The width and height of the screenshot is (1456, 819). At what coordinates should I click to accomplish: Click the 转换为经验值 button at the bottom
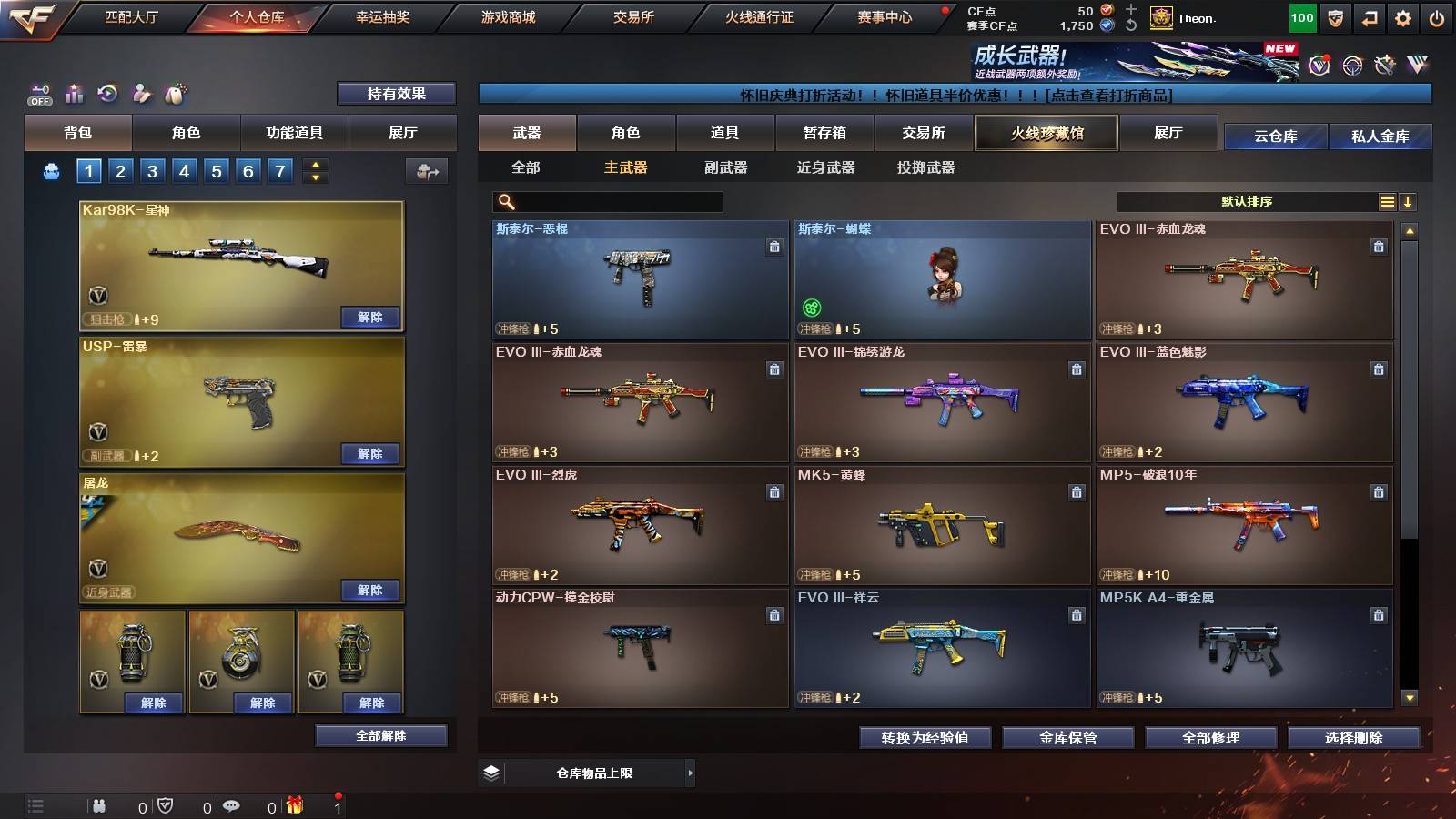tap(925, 738)
